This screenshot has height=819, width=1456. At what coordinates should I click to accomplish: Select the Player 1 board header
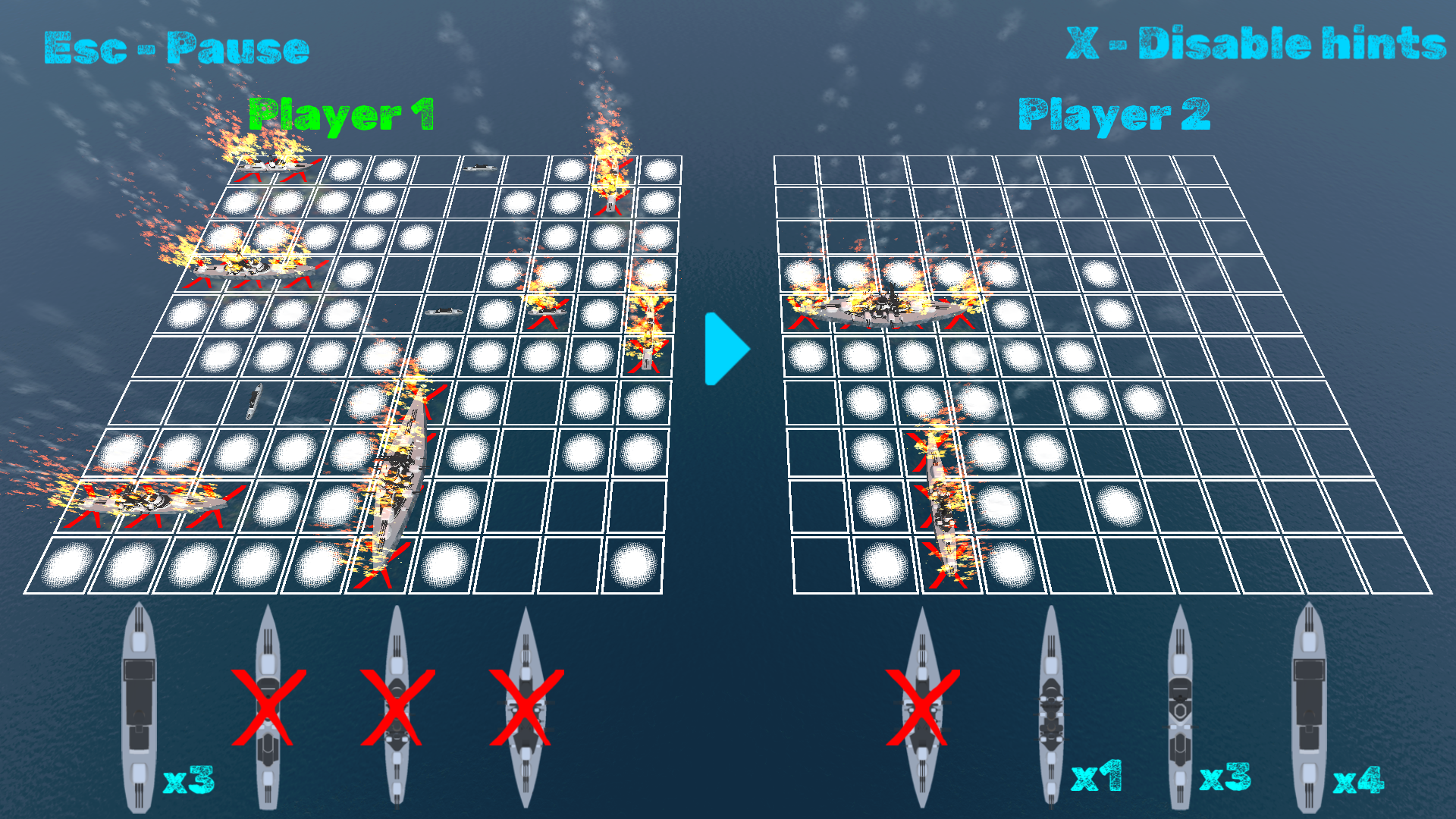[343, 112]
